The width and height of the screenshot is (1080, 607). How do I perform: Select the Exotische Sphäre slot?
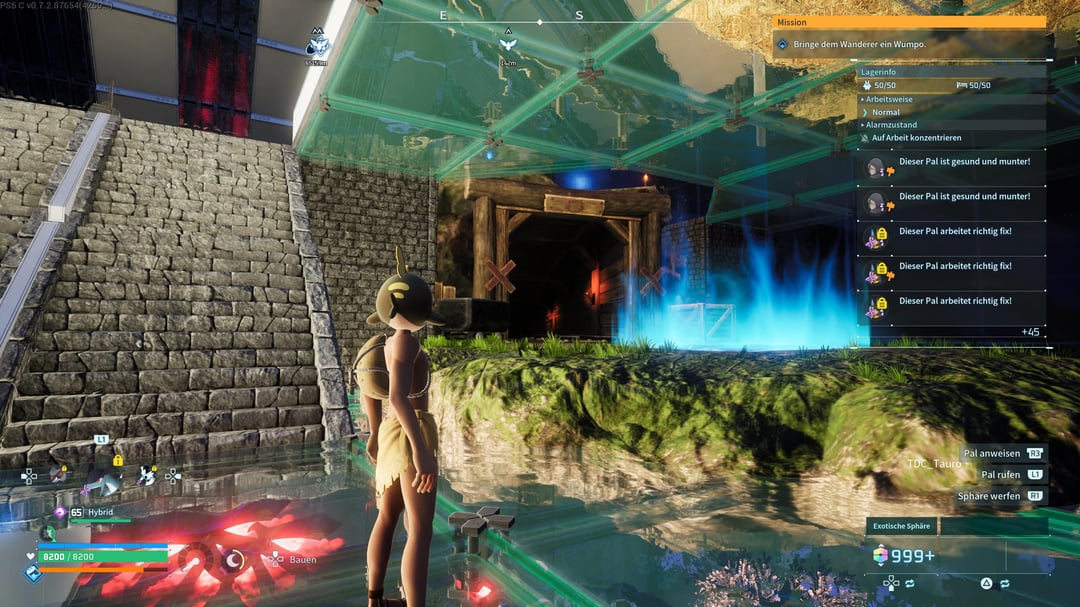tap(903, 526)
